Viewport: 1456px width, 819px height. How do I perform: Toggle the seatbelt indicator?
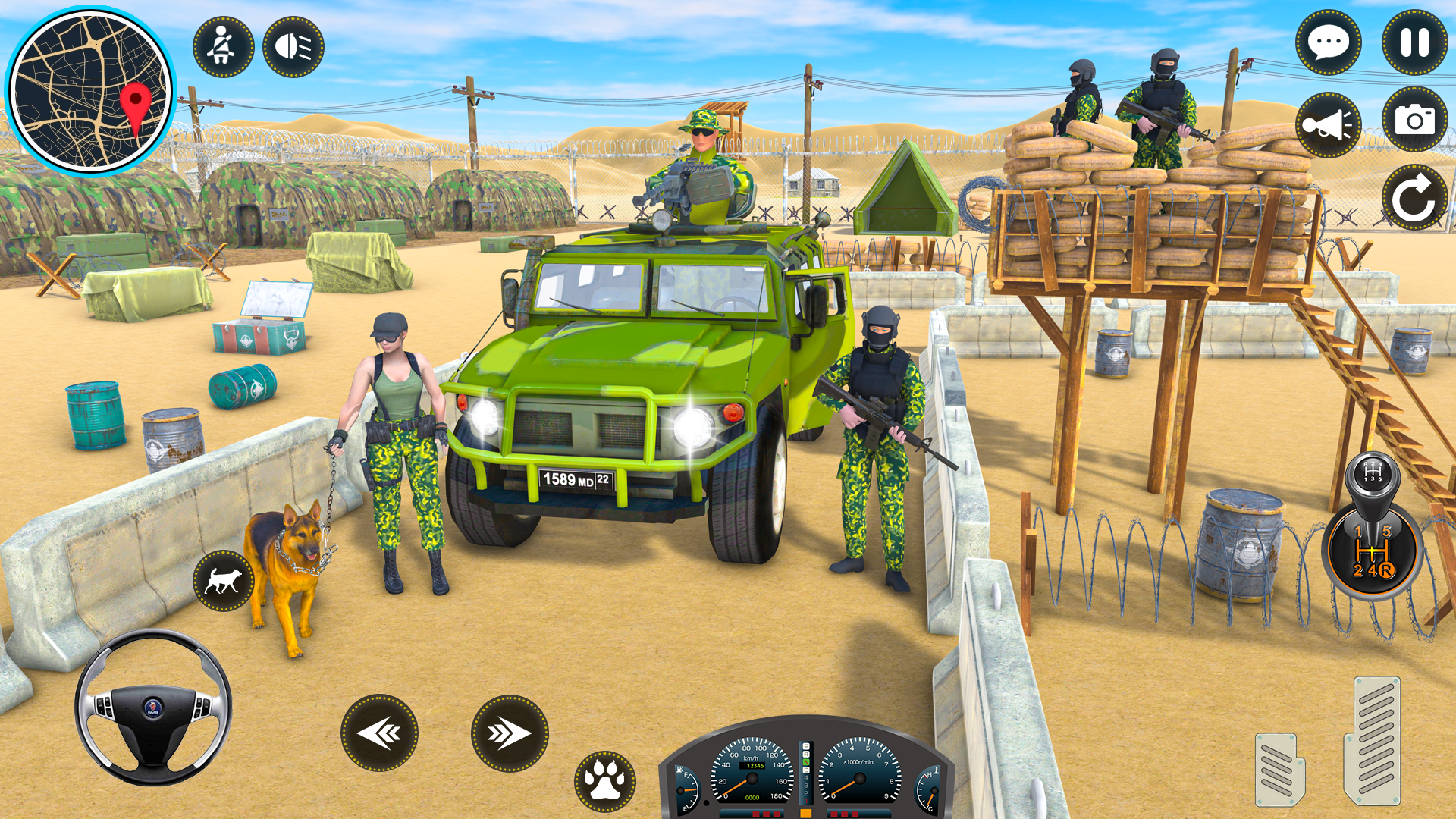coord(221,45)
